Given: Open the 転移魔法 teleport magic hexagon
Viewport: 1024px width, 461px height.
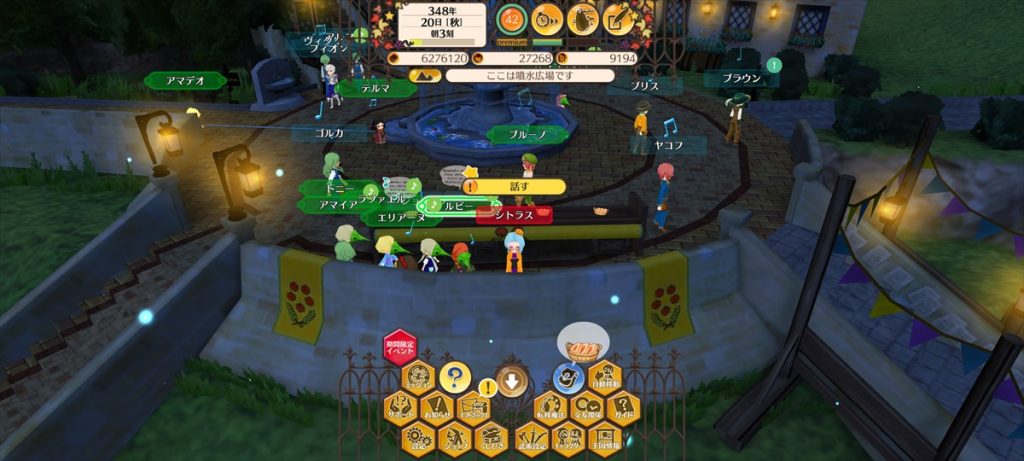Looking at the screenshot, I should point(550,408).
